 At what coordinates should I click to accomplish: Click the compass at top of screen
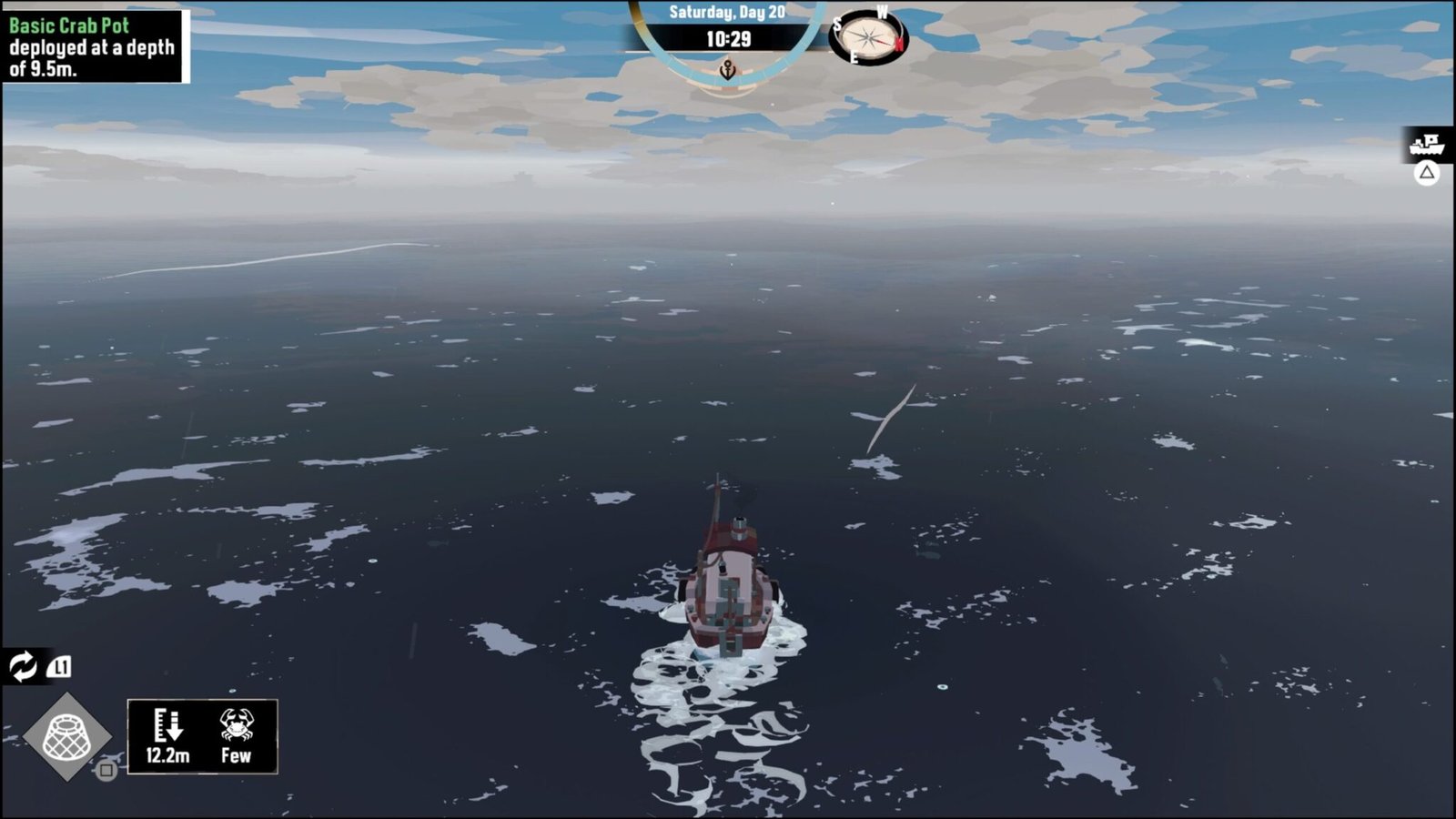(869, 37)
